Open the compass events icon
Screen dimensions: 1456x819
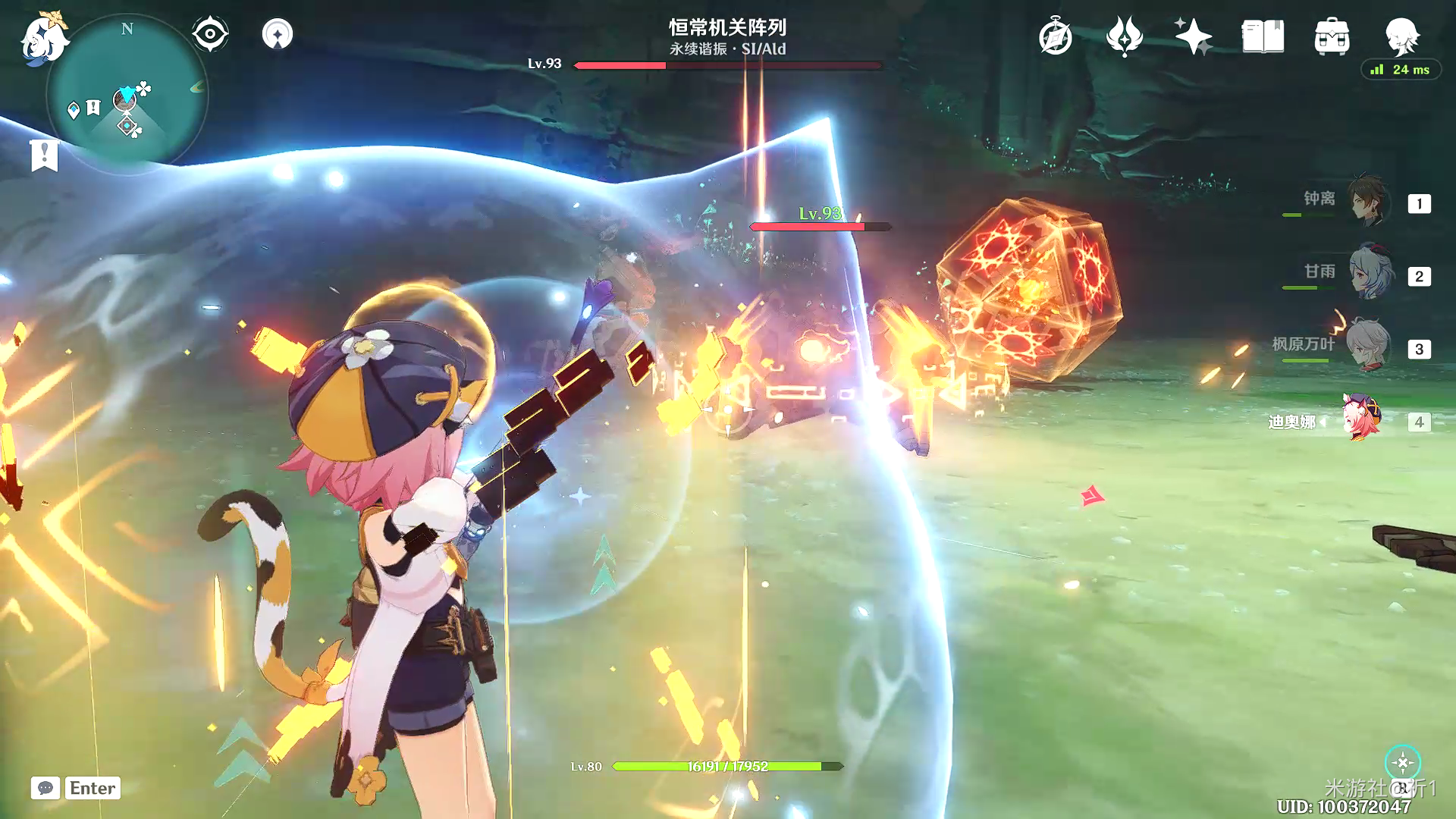pos(1055,37)
